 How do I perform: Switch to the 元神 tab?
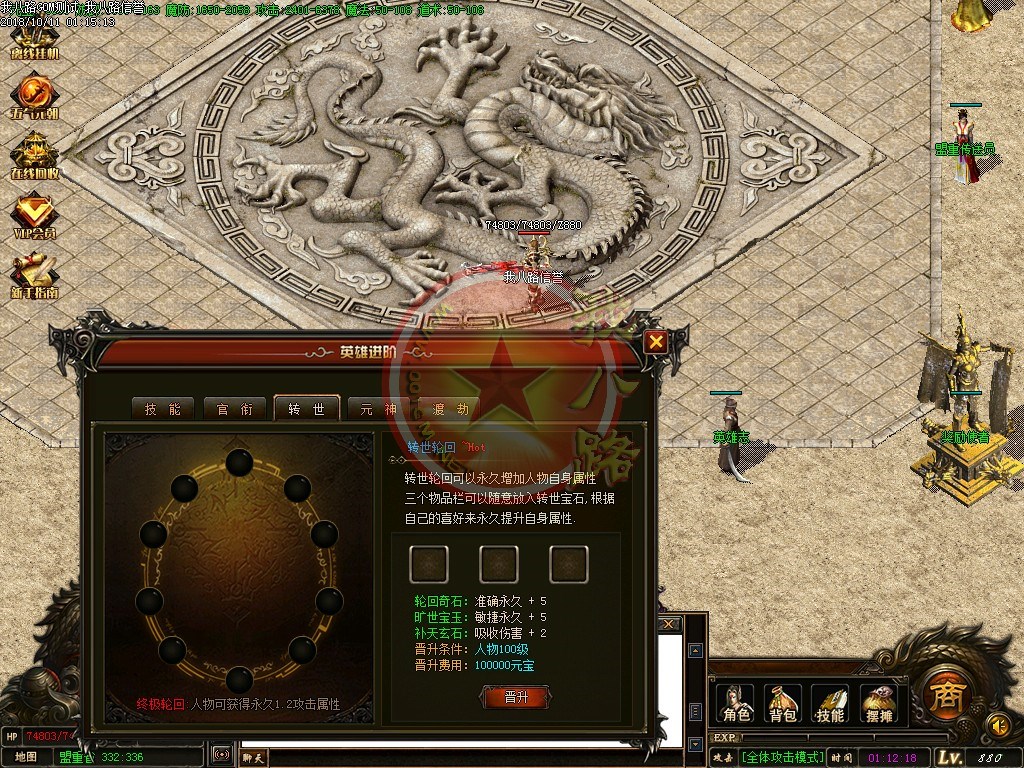379,408
